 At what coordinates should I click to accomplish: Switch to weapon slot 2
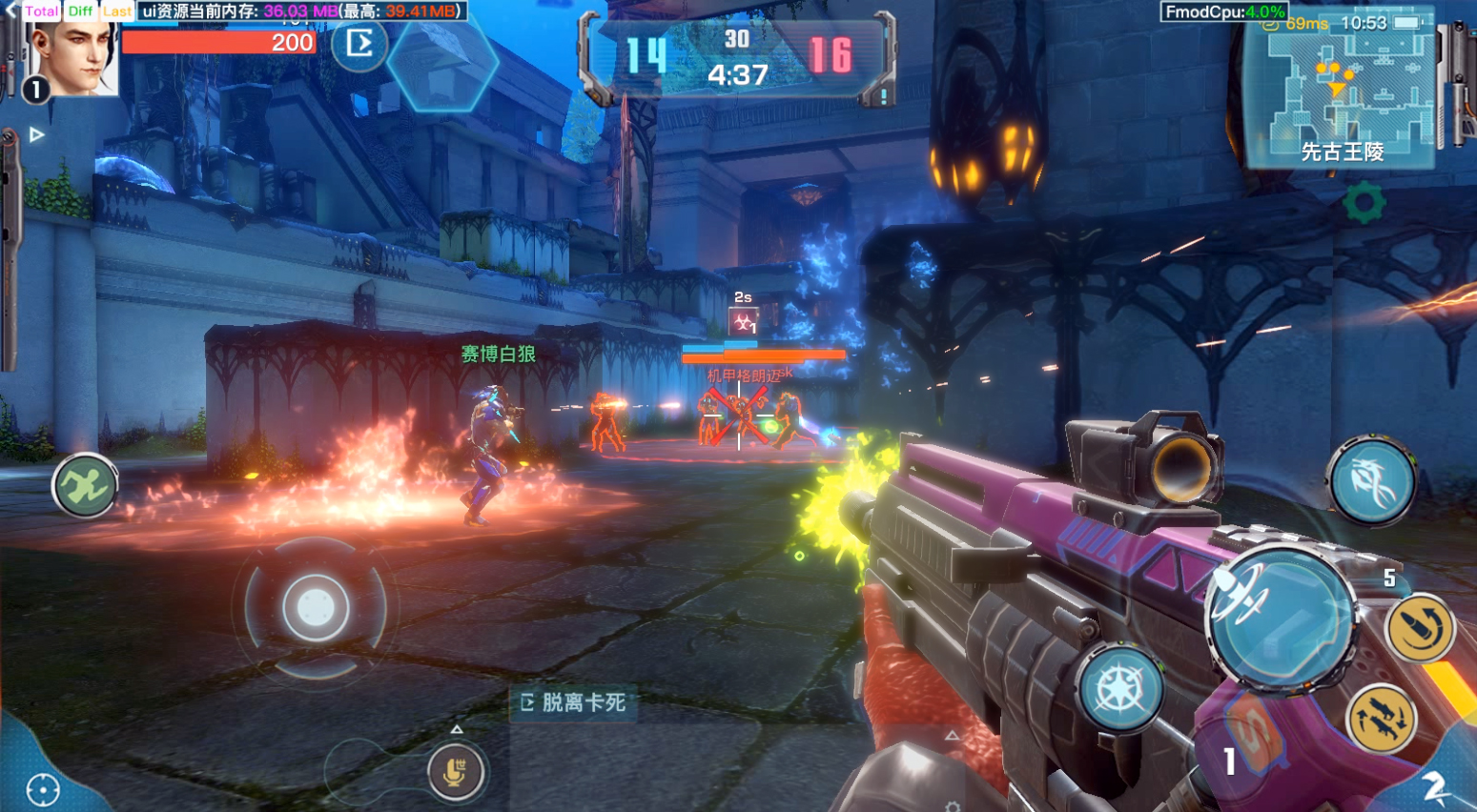coord(1434,786)
